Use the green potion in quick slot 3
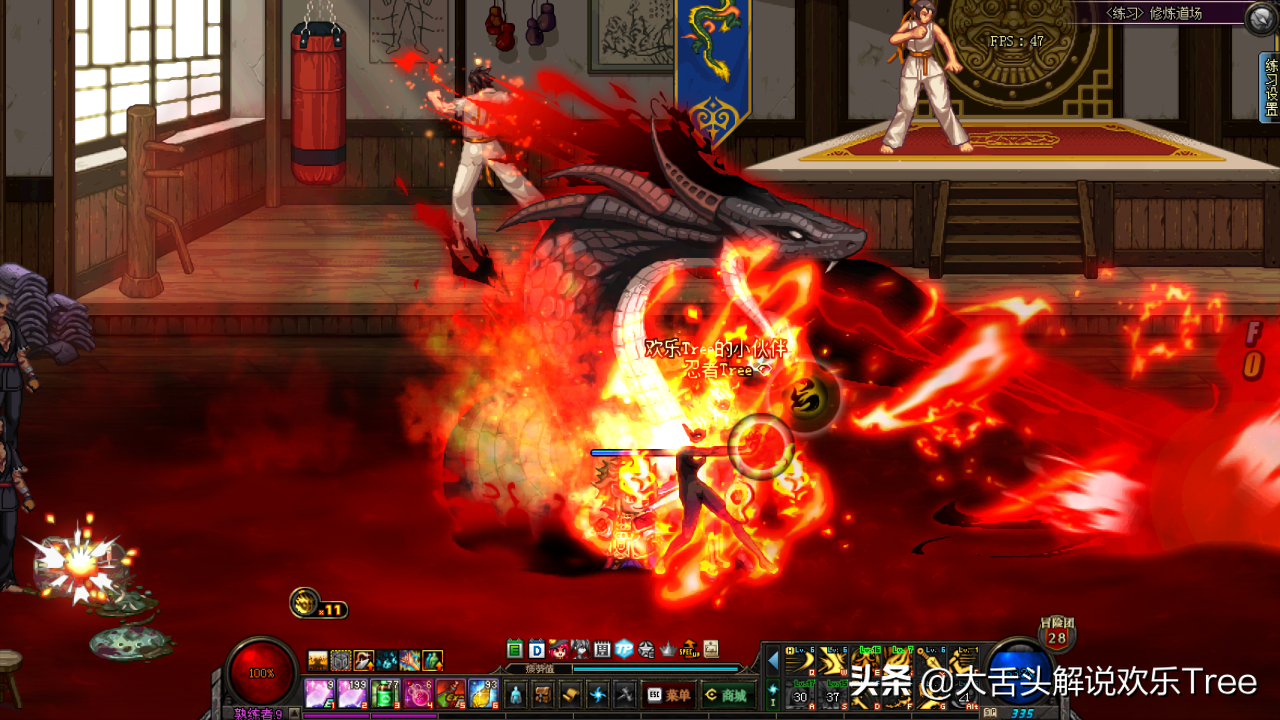 (386, 693)
